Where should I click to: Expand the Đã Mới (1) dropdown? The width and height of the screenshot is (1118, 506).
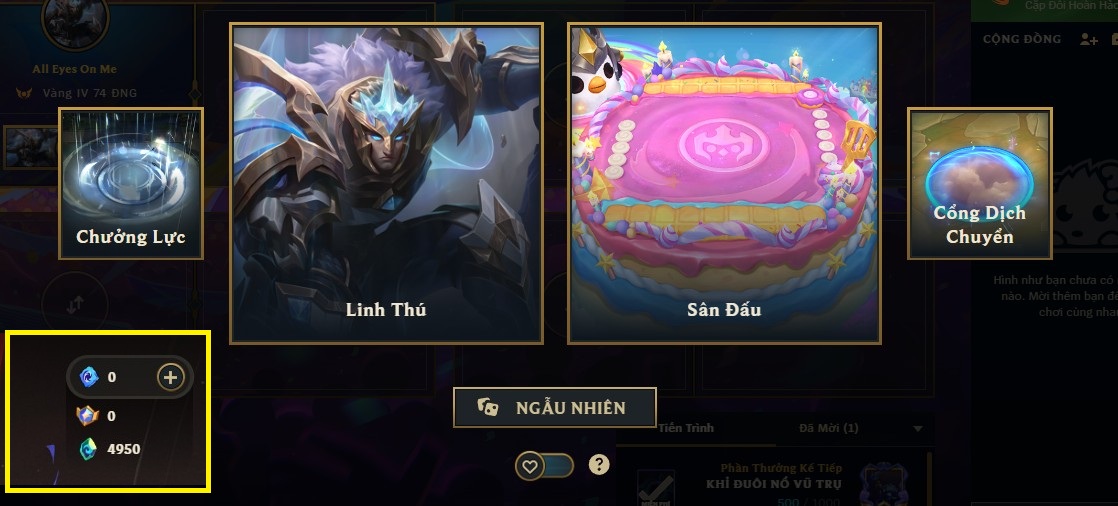[x=918, y=429]
